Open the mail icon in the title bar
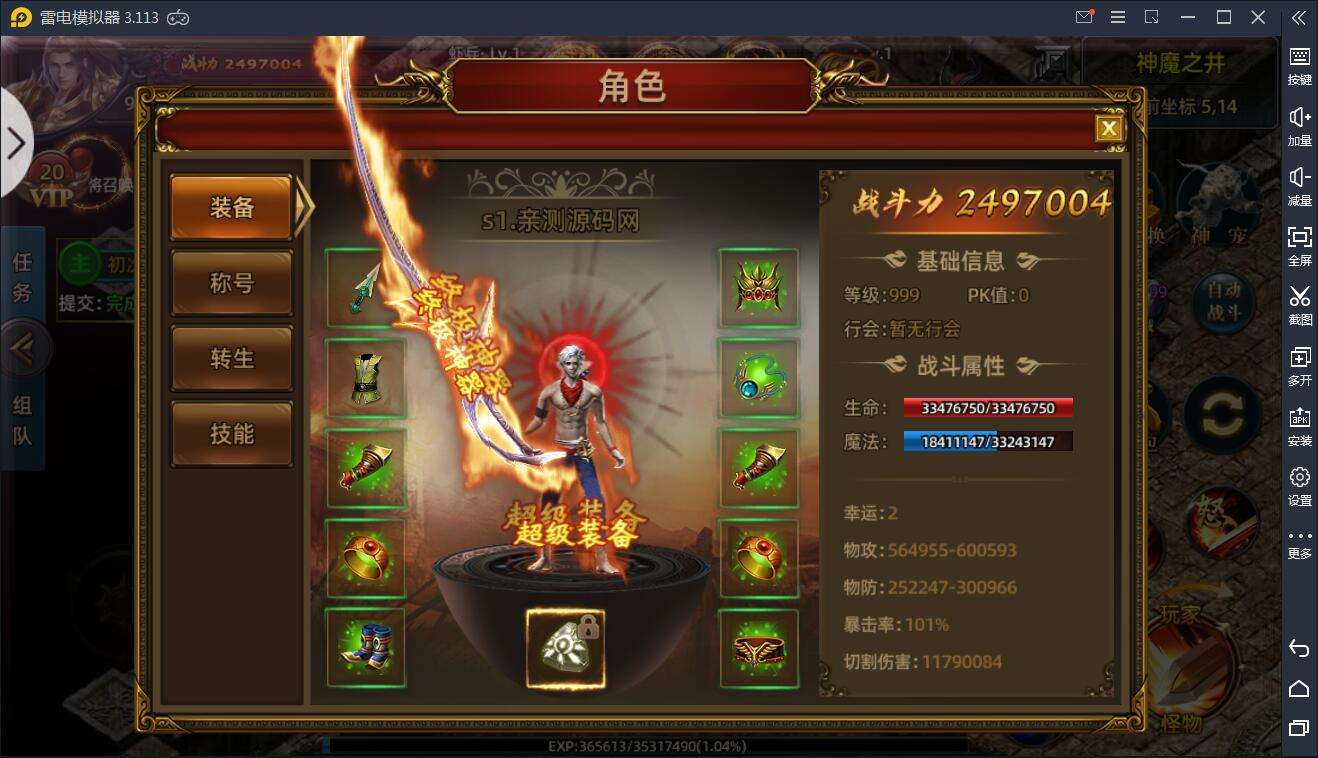1318x758 pixels. [x=1084, y=17]
